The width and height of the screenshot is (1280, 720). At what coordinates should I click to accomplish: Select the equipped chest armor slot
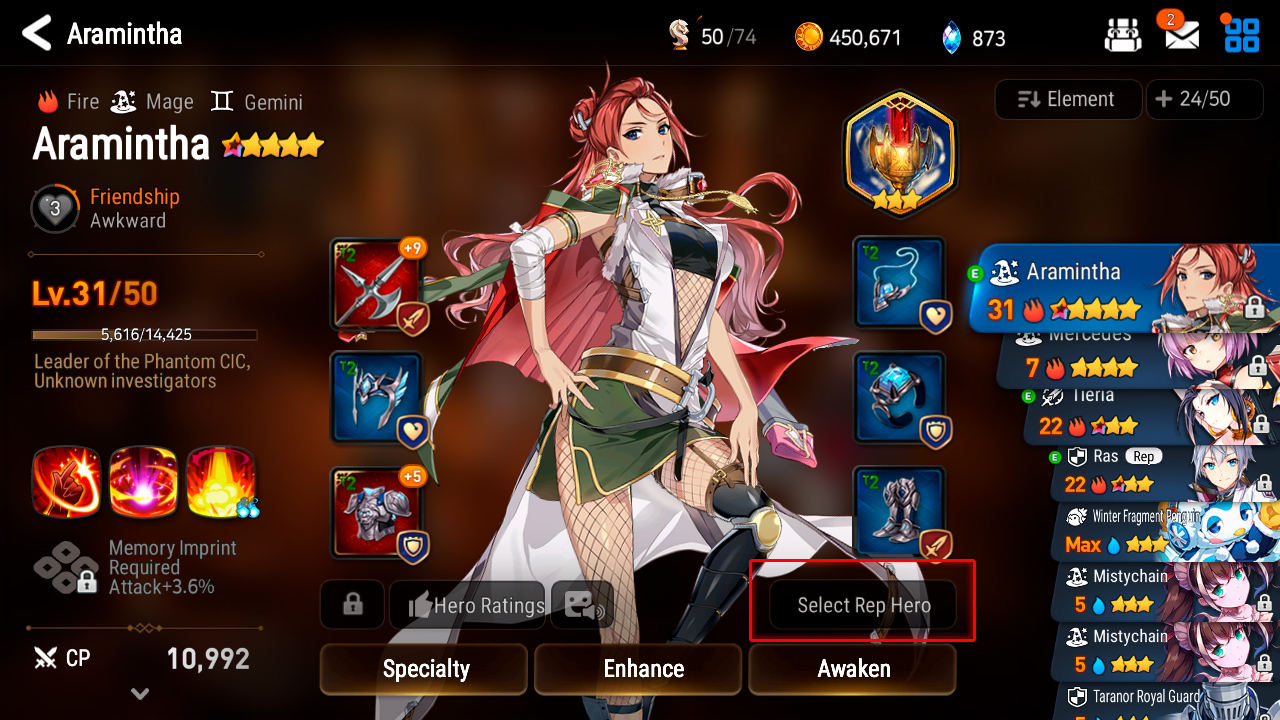tap(375, 512)
